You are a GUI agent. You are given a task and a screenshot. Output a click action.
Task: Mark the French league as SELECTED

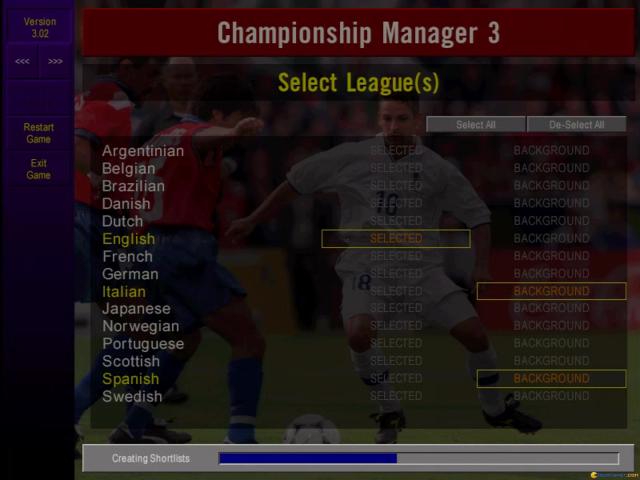tap(396, 256)
